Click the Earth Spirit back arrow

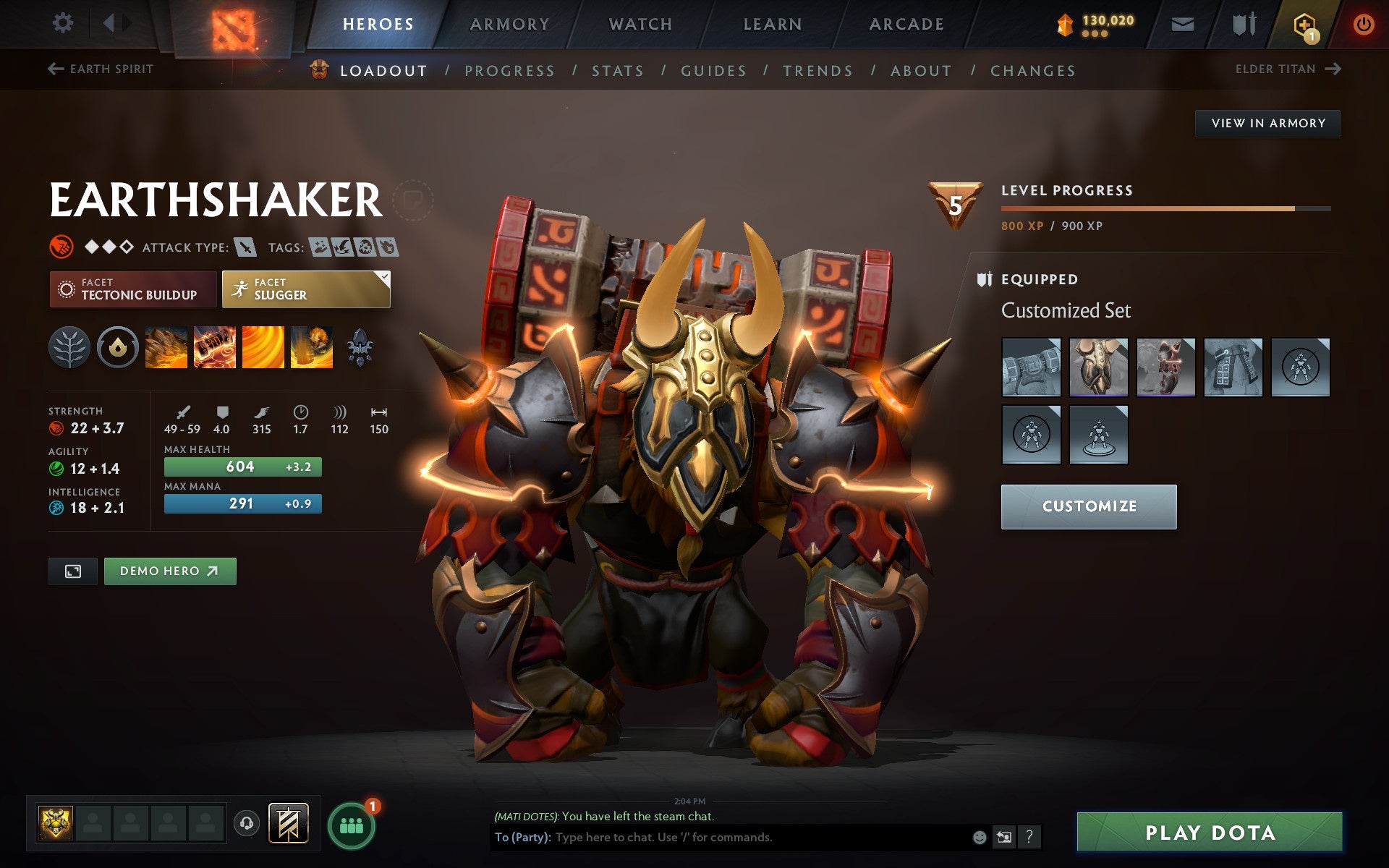coord(55,68)
